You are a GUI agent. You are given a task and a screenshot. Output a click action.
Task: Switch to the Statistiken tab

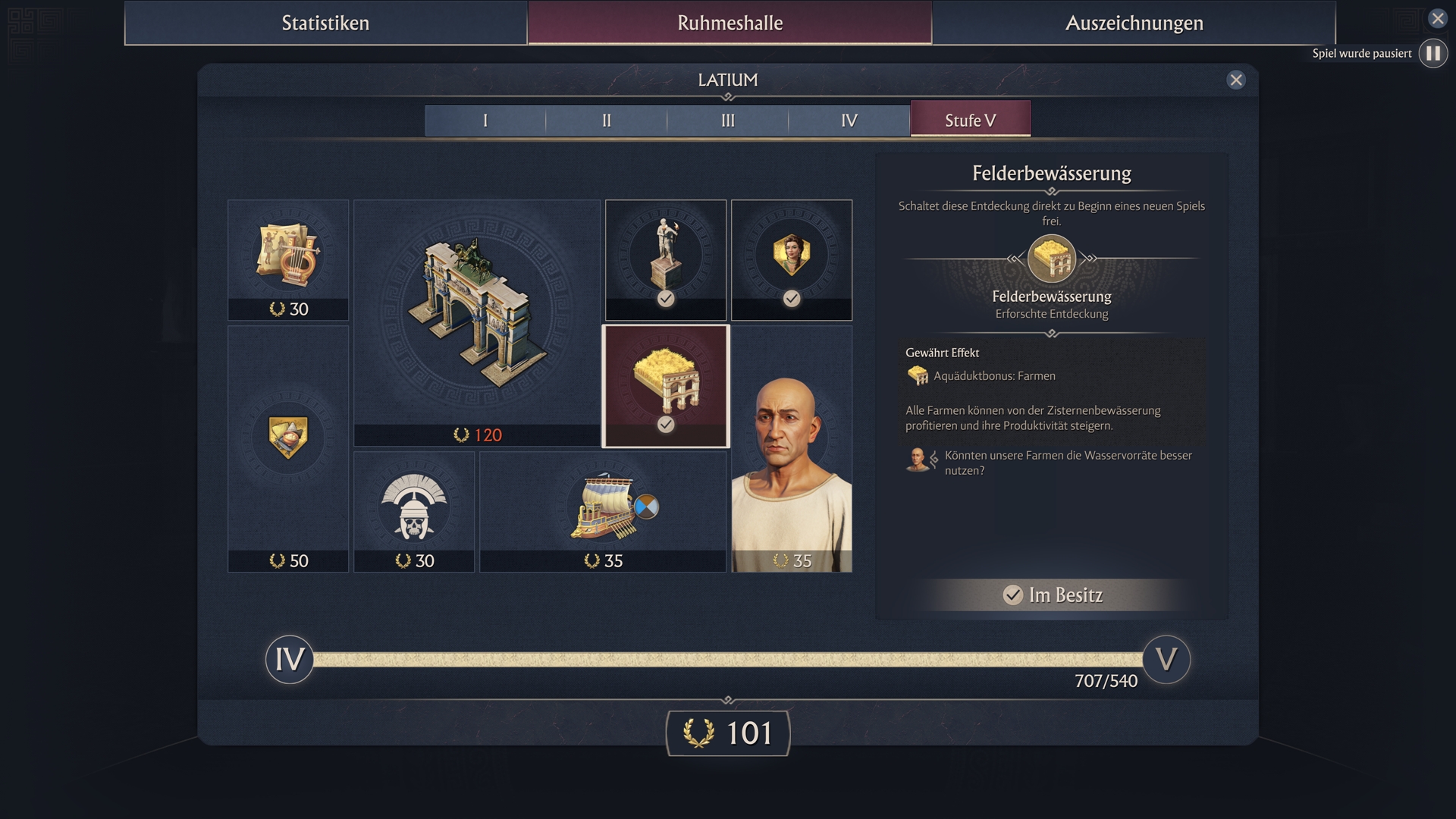pyautogui.click(x=325, y=23)
